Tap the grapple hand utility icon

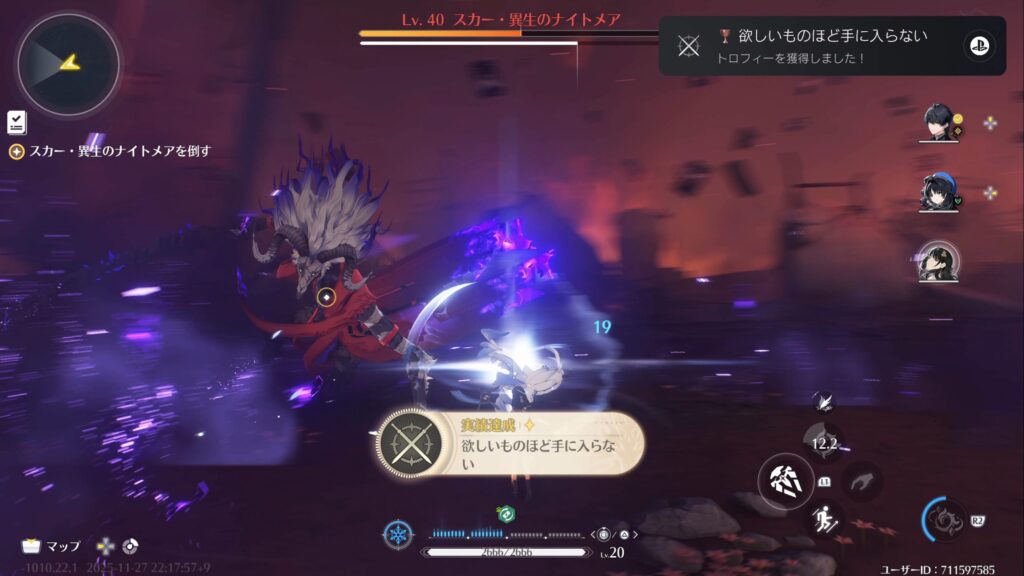863,481
